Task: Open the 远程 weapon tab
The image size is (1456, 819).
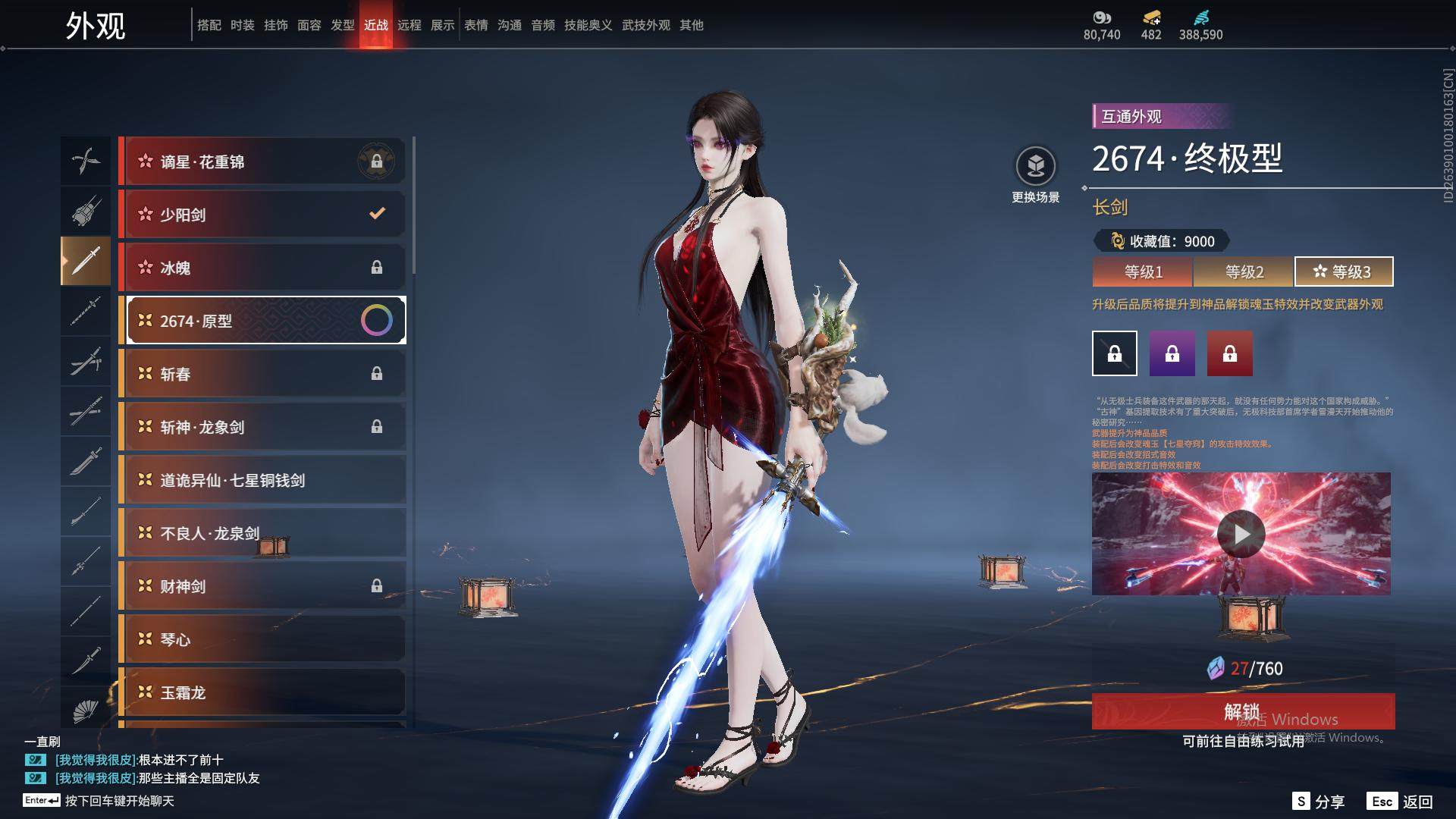Action: [409, 25]
